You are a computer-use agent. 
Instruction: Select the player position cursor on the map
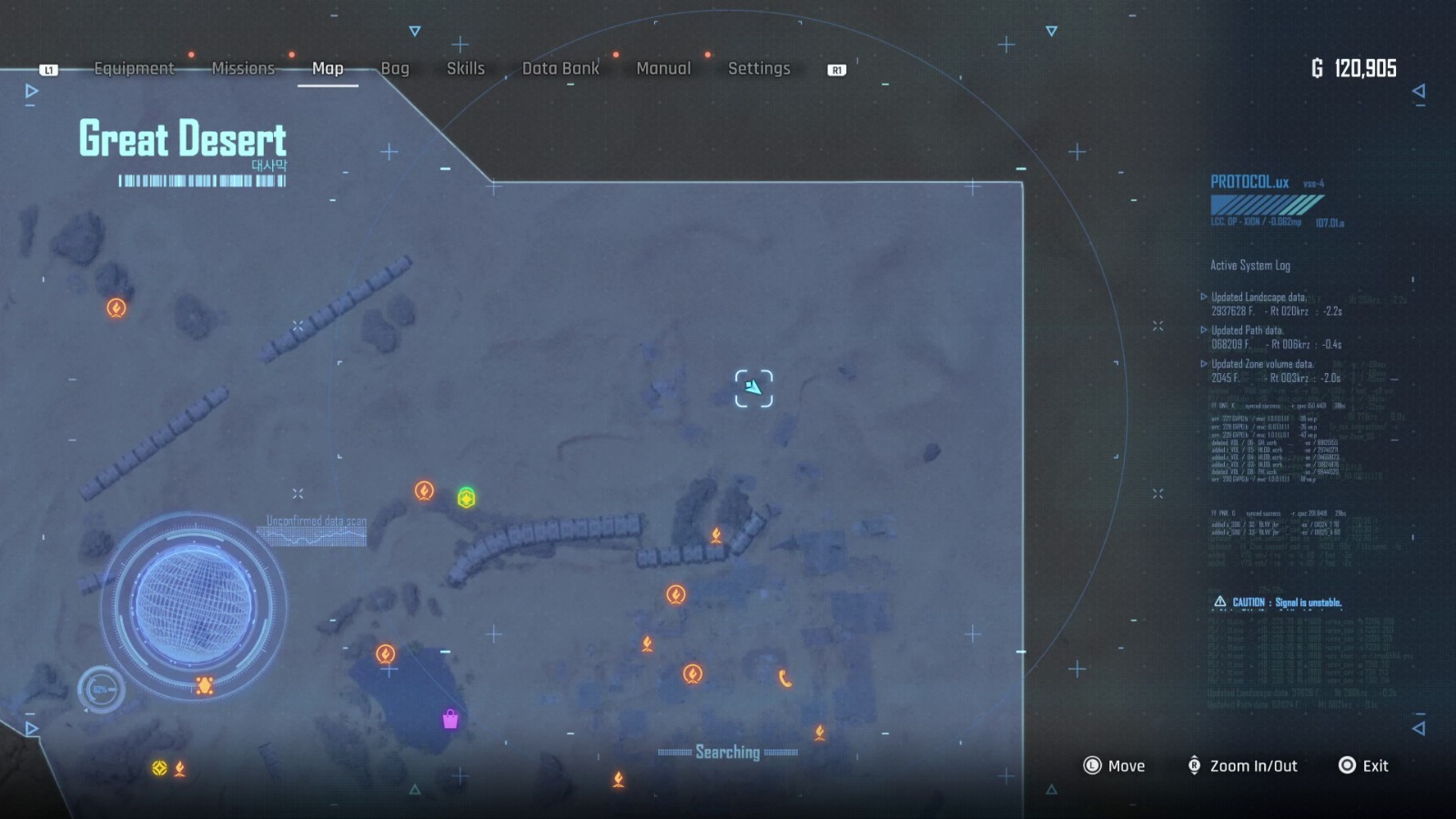753,386
